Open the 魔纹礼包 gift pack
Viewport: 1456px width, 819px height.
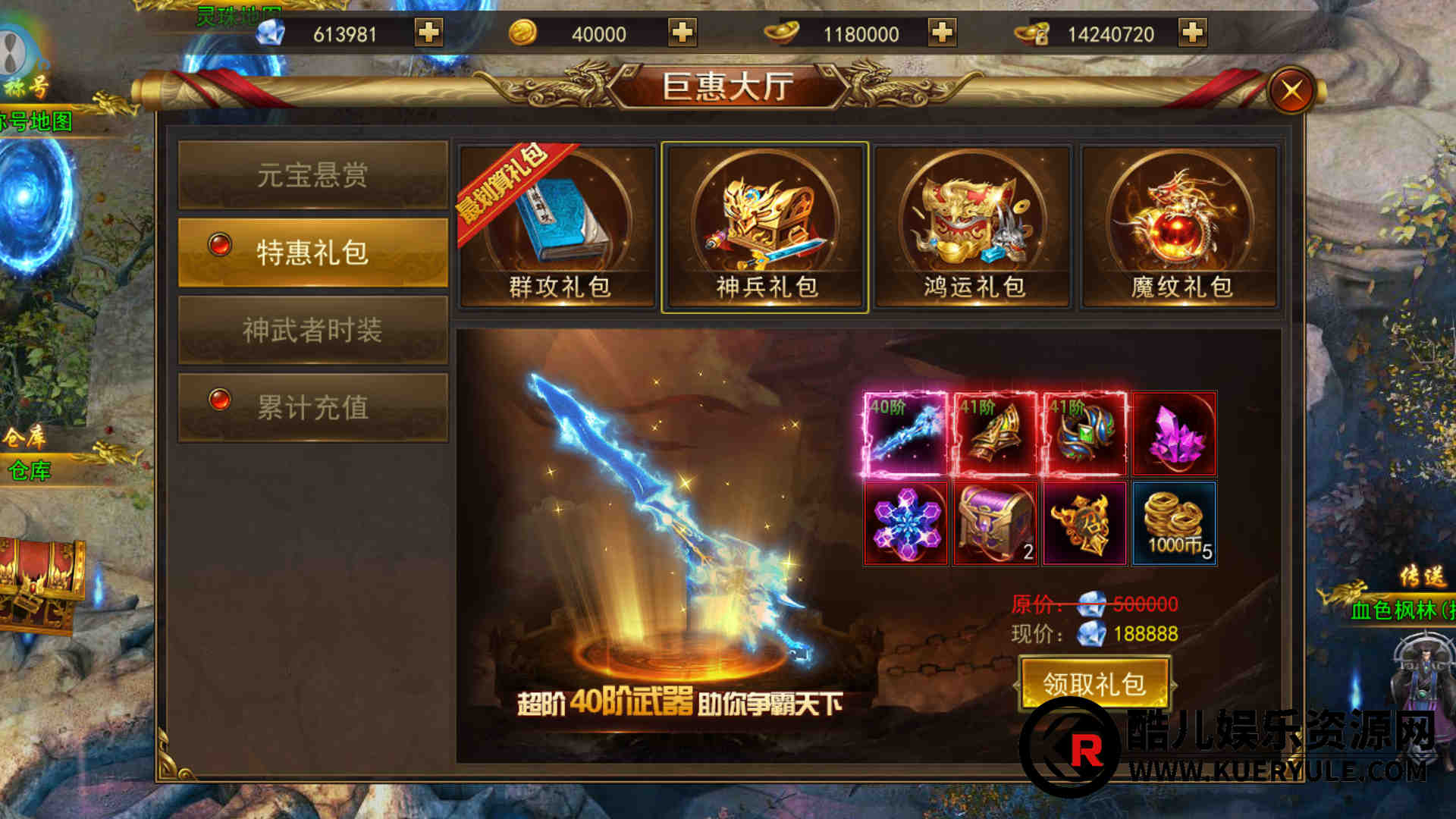1181,227
